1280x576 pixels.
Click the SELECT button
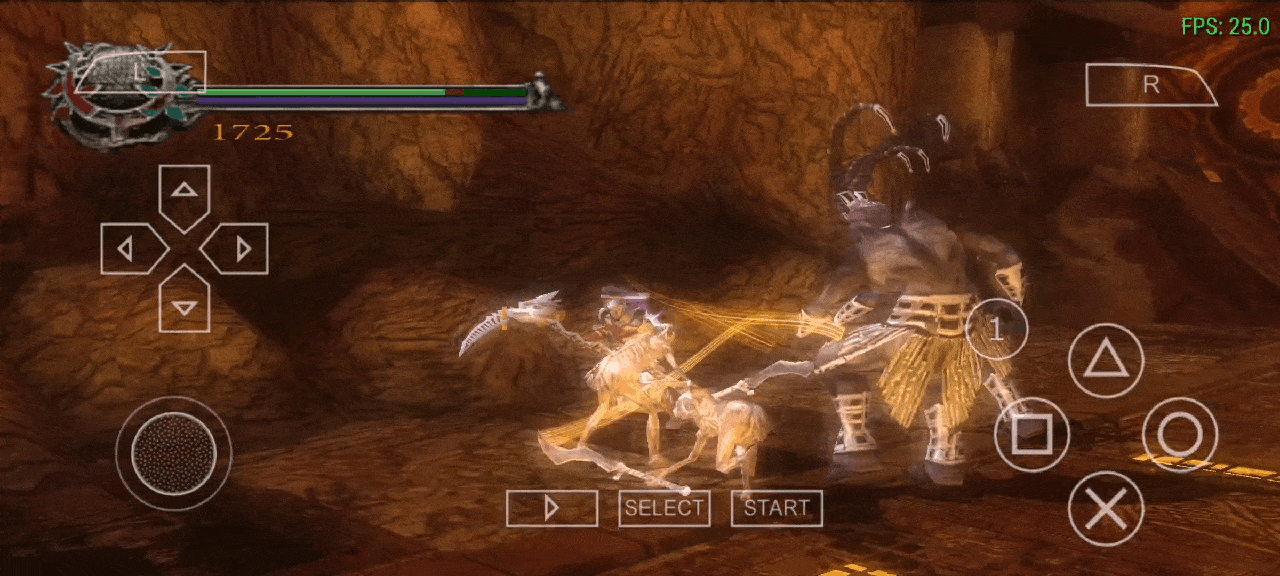(x=664, y=508)
